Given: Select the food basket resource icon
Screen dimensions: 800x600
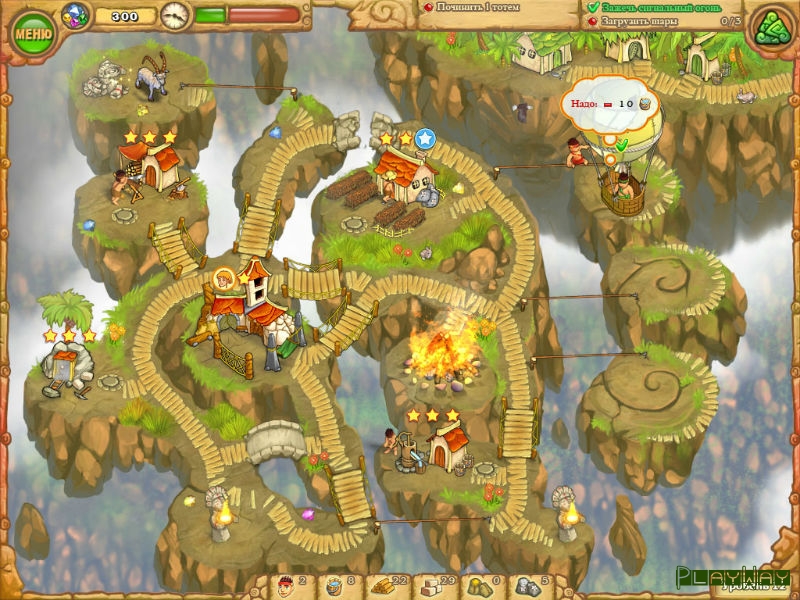Looking at the screenshot, I should tap(333, 583).
